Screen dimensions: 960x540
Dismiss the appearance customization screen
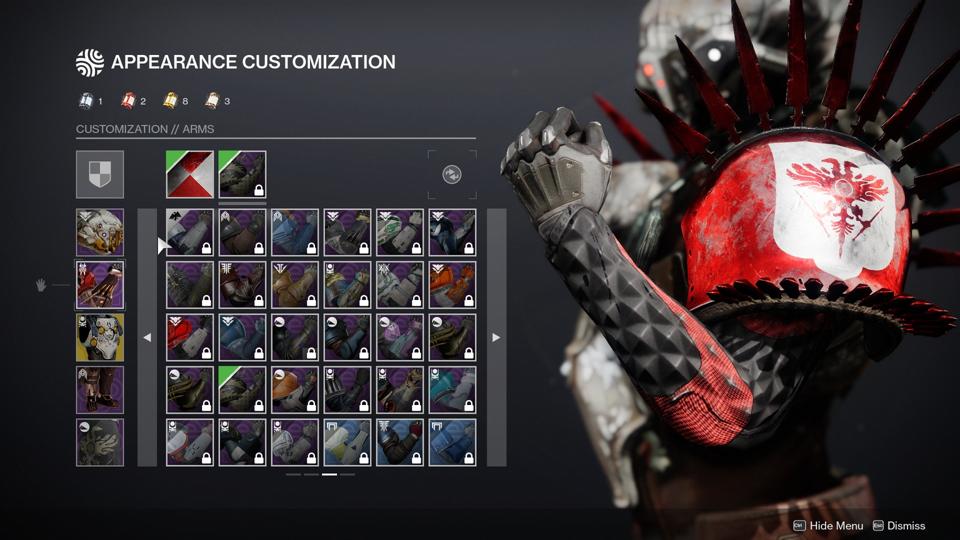pos(905,525)
